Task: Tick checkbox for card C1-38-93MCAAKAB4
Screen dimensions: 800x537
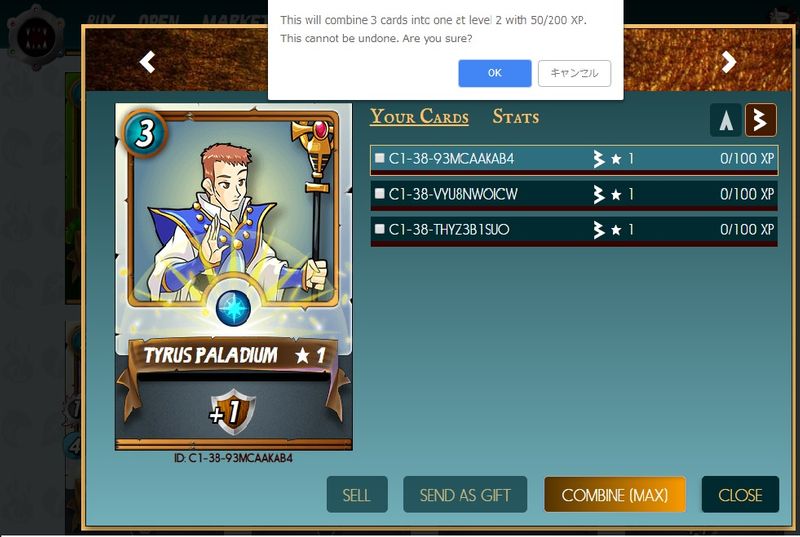Action: (x=380, y=158)
